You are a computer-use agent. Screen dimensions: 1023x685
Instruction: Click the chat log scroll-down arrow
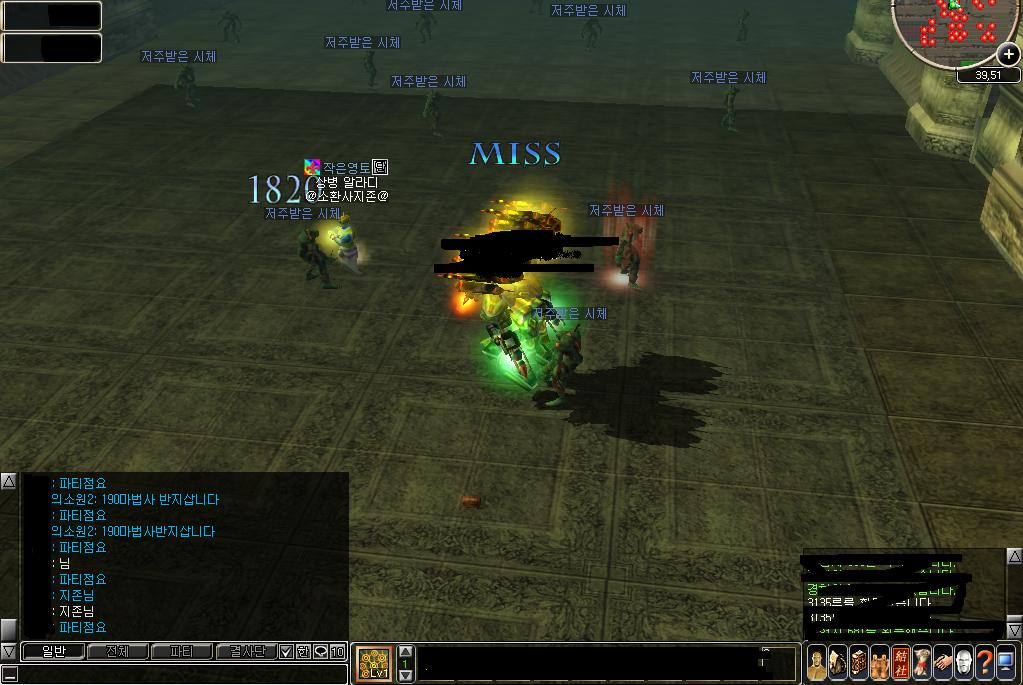click(8, 652)
